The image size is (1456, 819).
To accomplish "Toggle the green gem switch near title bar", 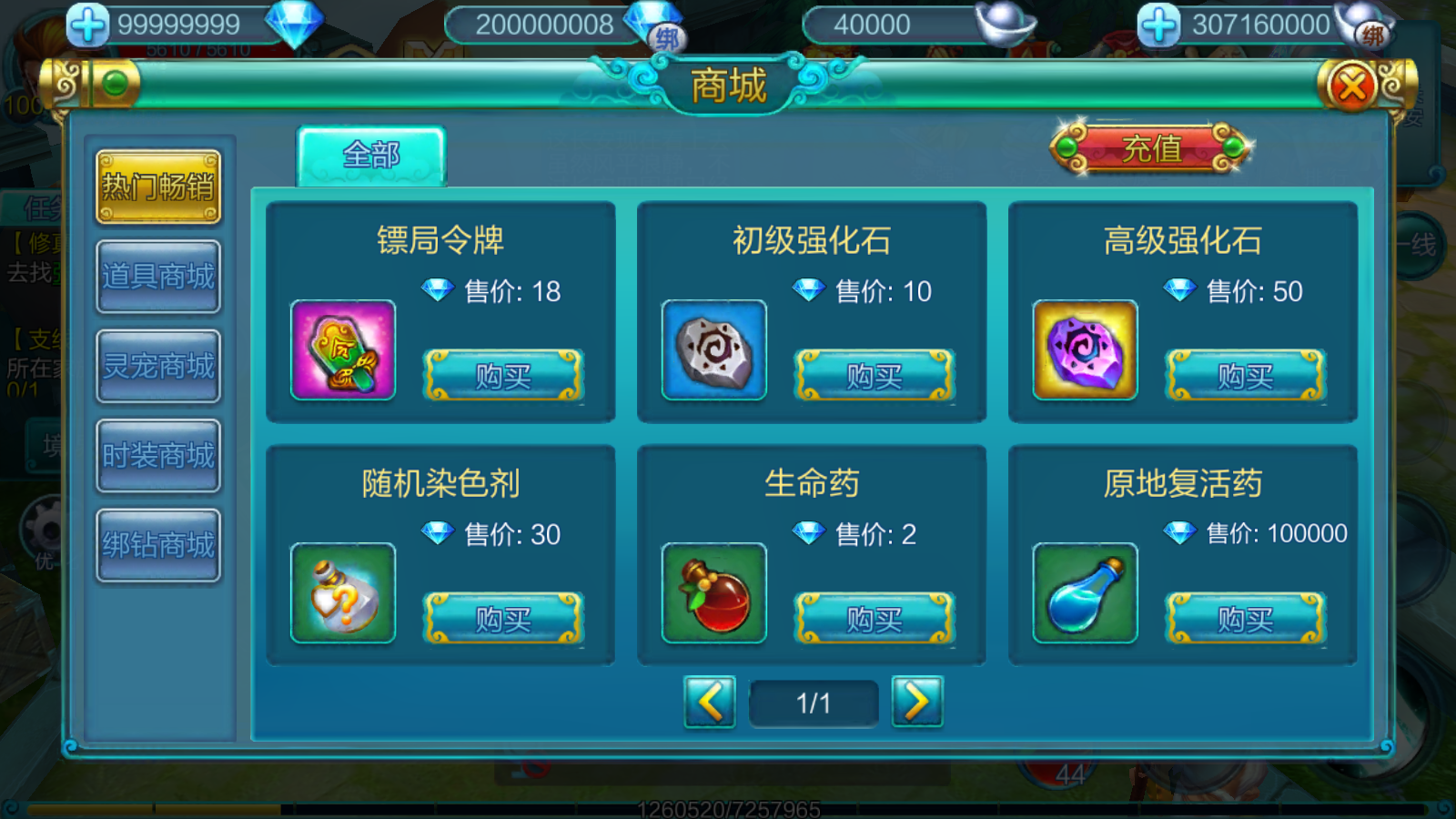I will (x=113, y=84).
